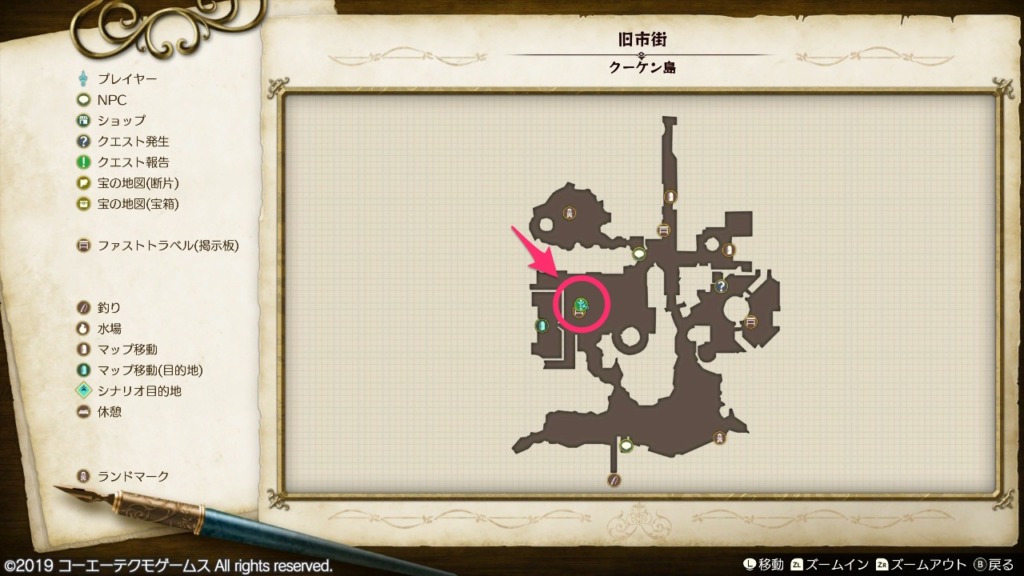Select the fishing spot marker on the map
This screenshot has height=576, width=1024.
tap(614, 480)
